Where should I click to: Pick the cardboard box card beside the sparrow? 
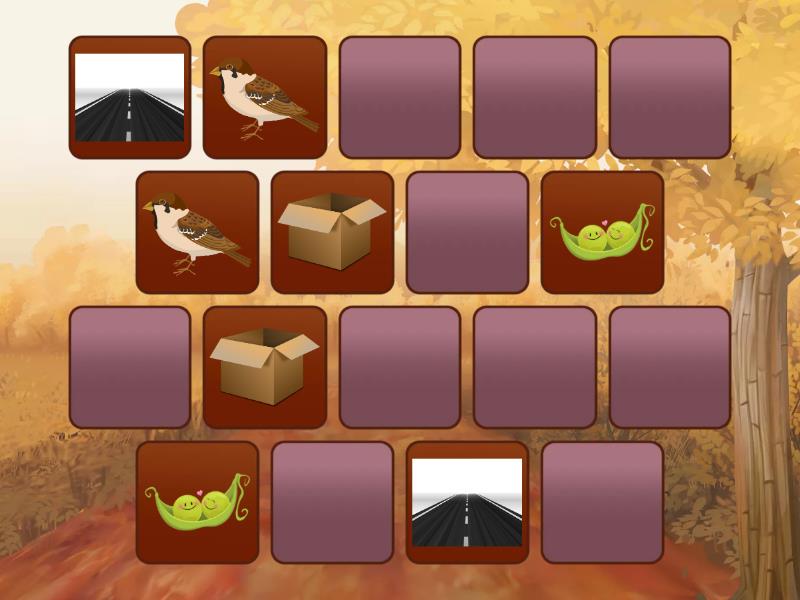(332, 232)
